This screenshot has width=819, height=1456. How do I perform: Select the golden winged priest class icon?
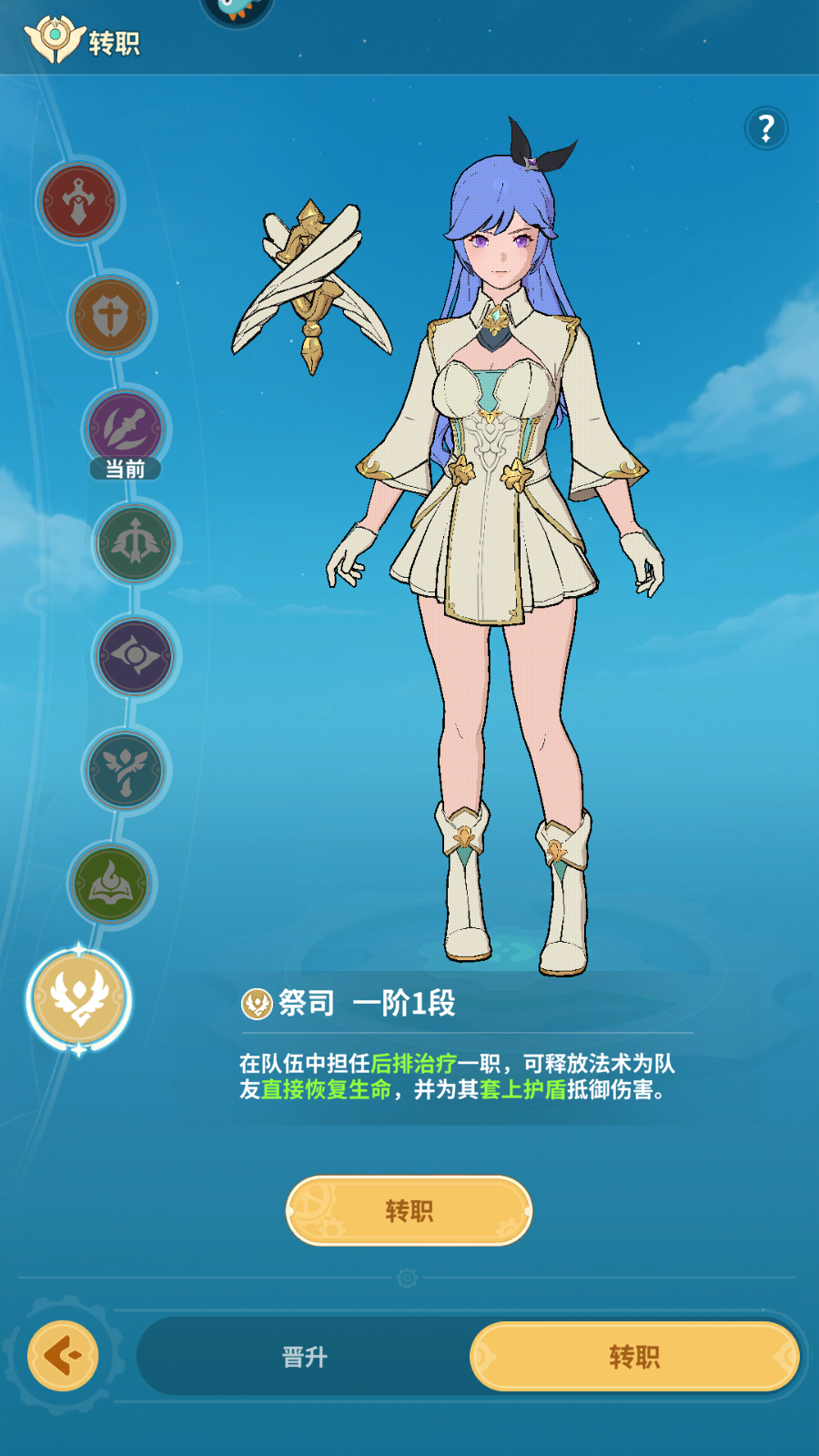point(79,998)
